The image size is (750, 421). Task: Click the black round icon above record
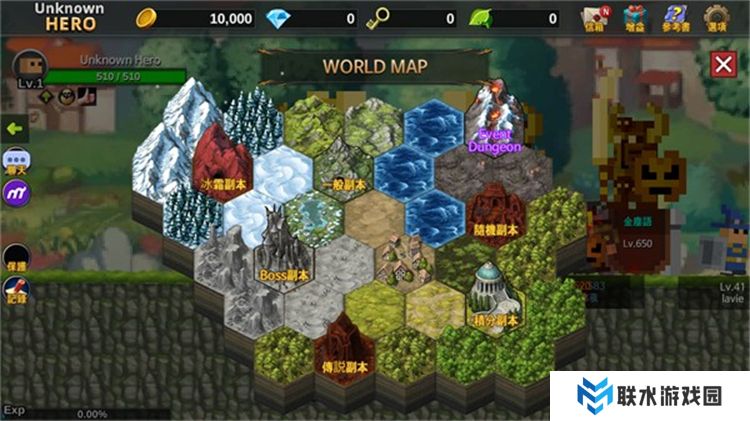pyautogui.click(x=16, y=257)
